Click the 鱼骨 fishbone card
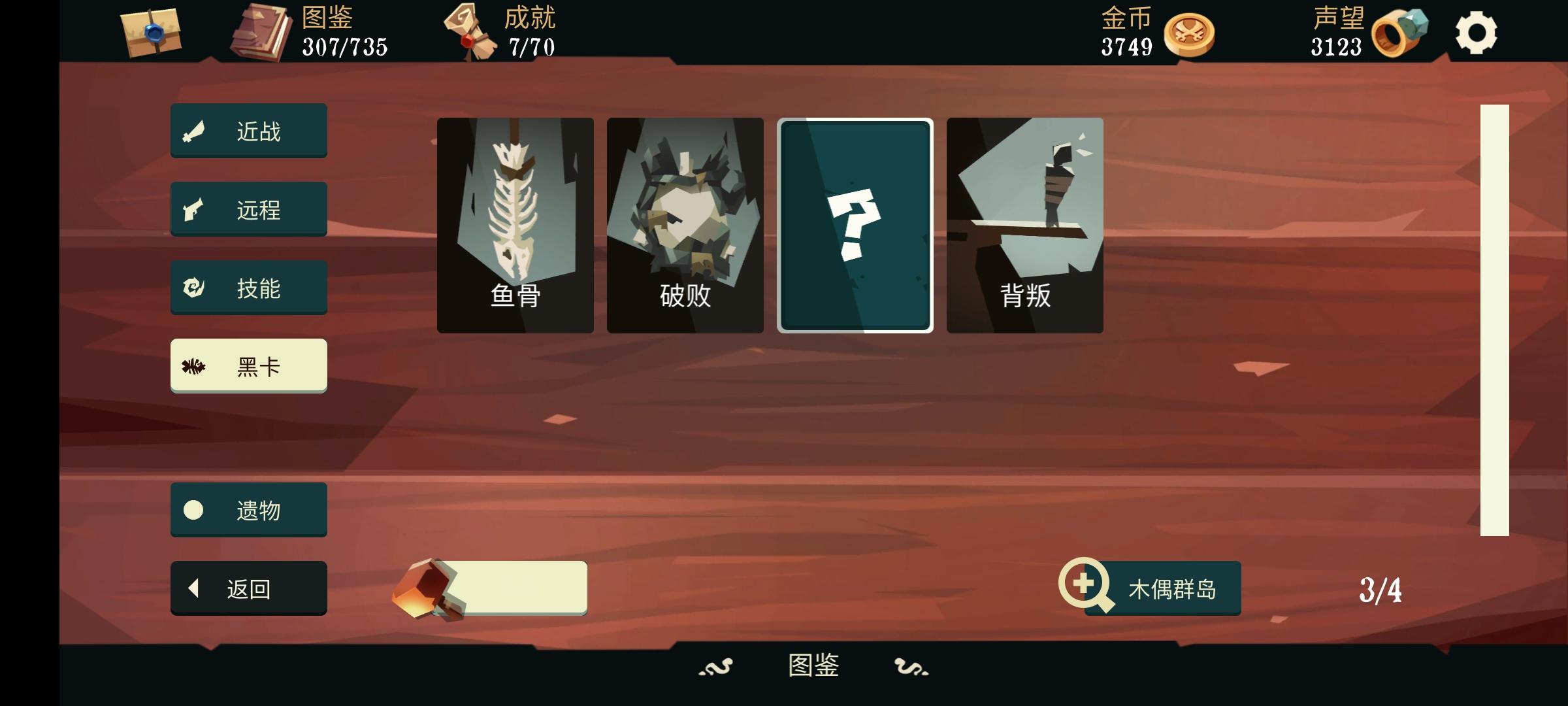 point(515,226)
